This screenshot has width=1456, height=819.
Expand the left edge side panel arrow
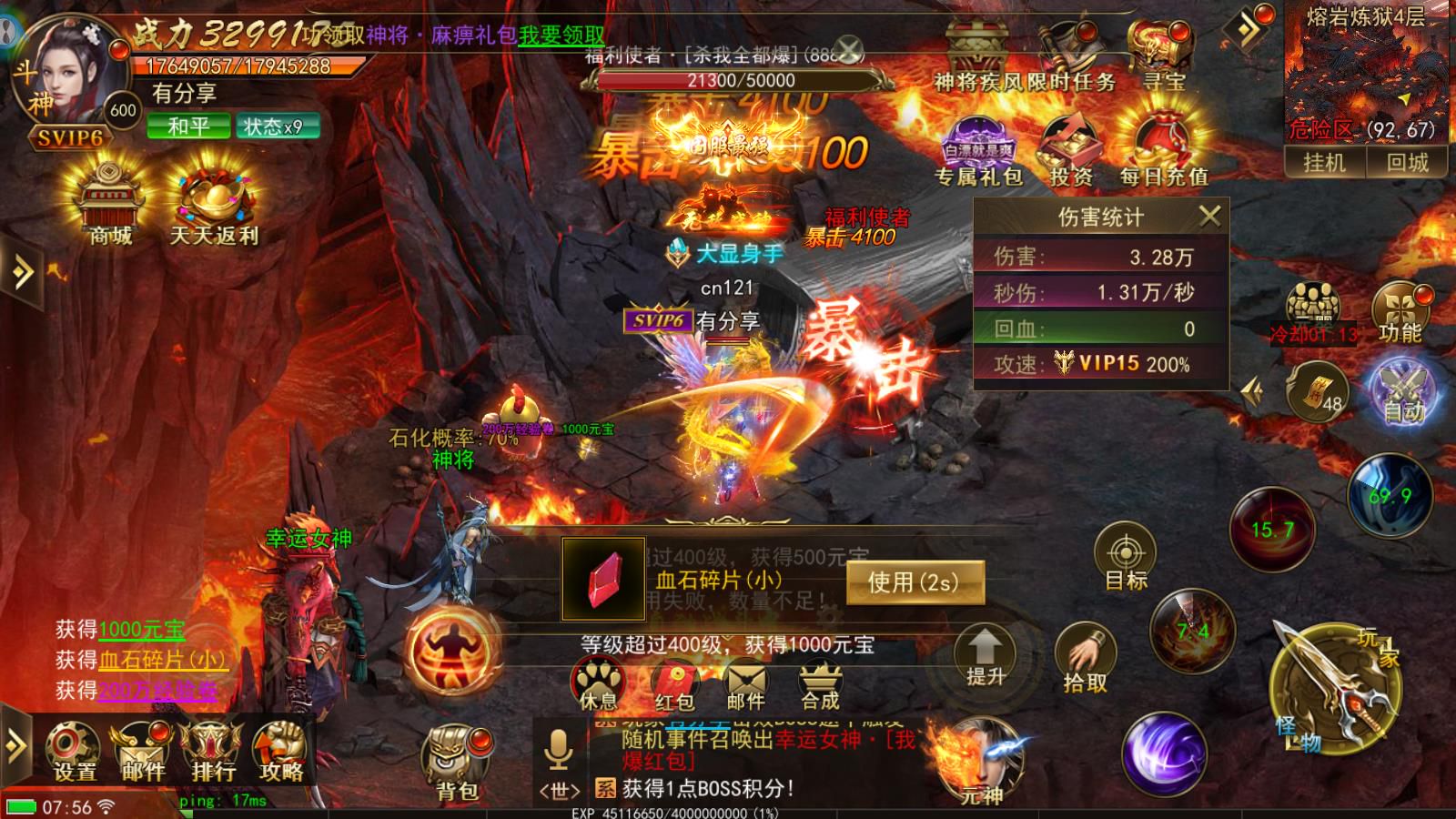pos(20,271)
